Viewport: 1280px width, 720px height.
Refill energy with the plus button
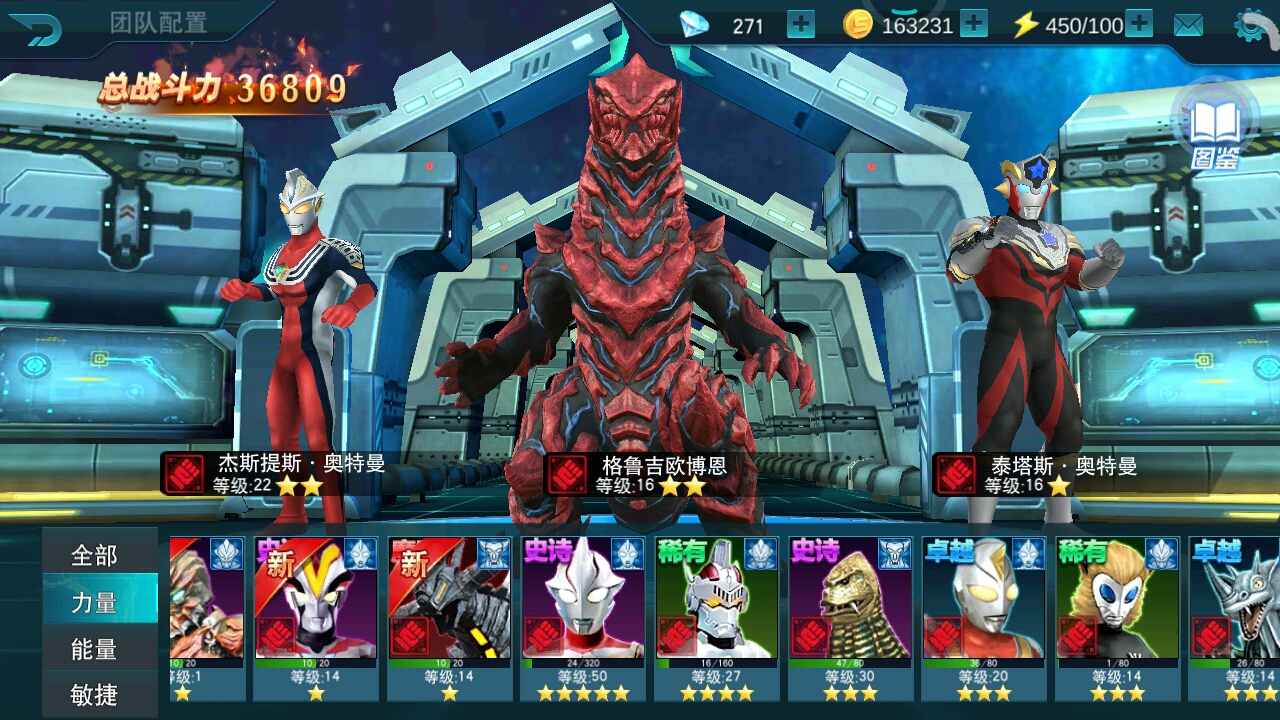click(1139, 25)
